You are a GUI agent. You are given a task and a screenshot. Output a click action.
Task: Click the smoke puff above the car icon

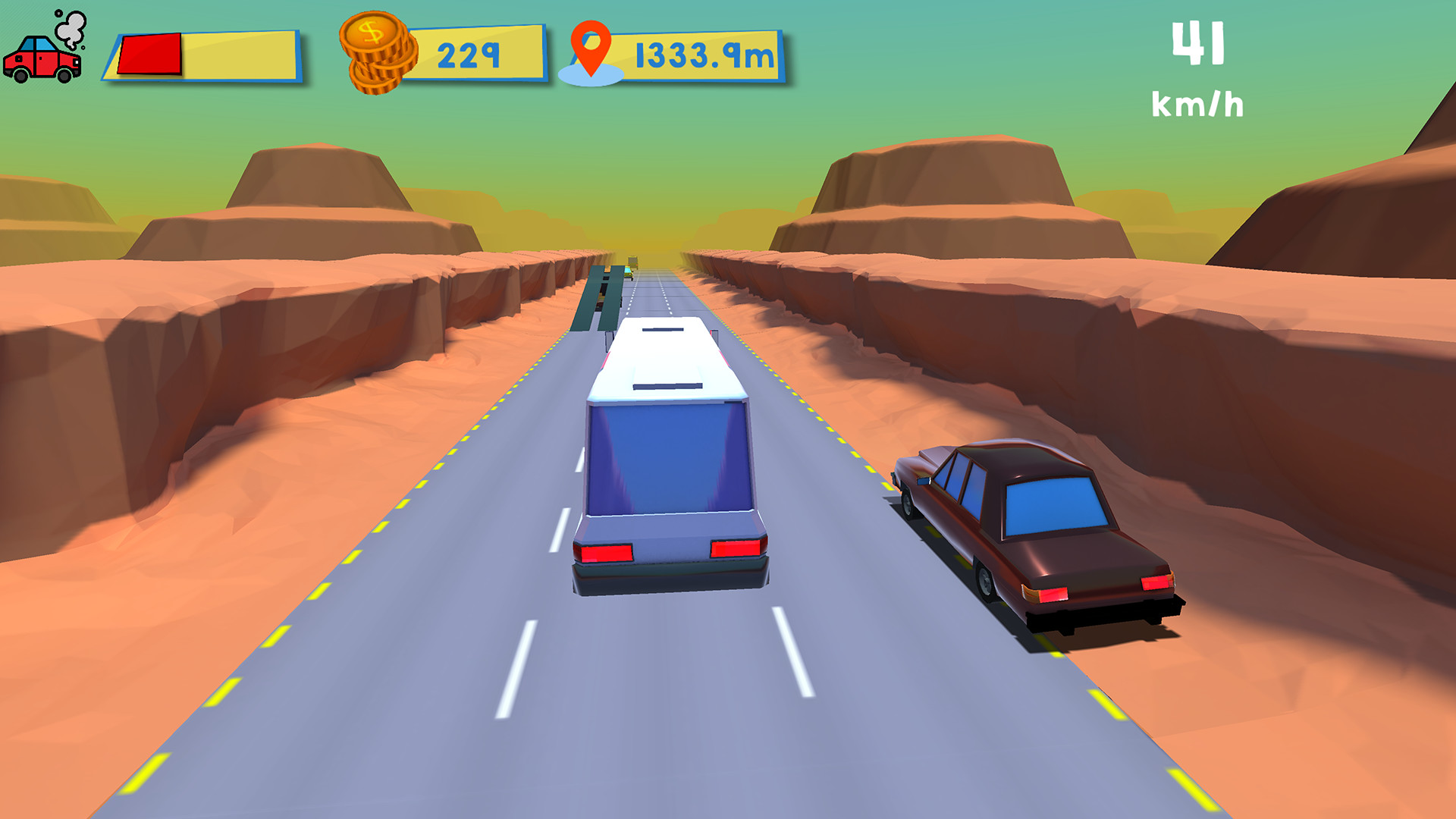70,29
